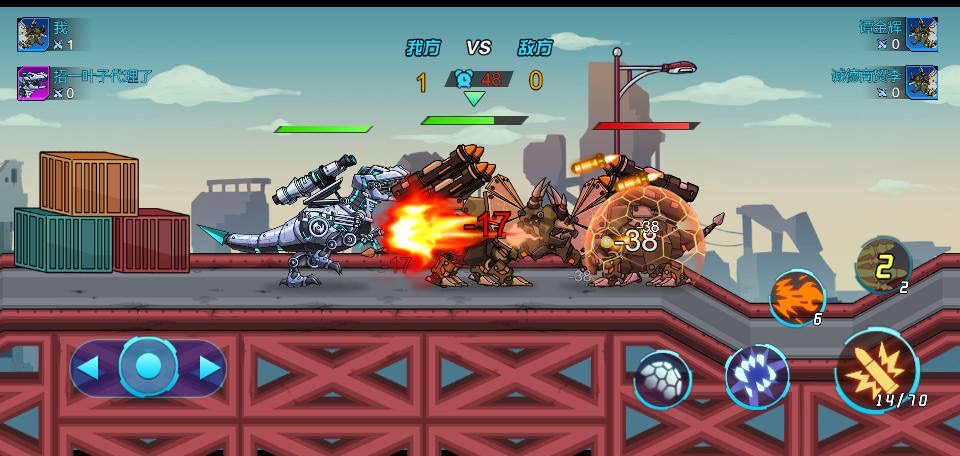Tap the left movement arrow
Viewport: 960px width, 456px height.
pyautogui.click(x=88, y=368)
